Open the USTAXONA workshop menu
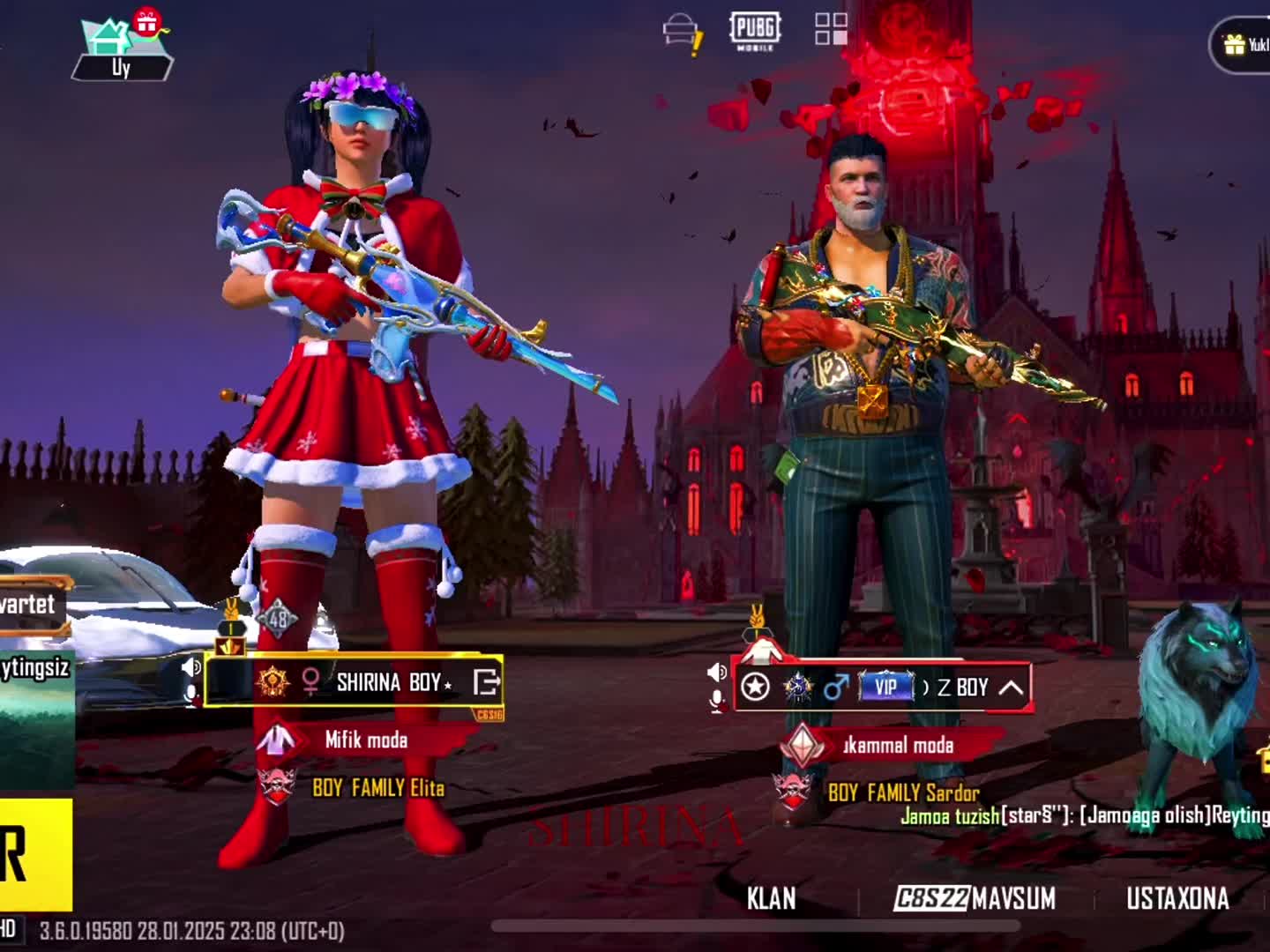Viewport: 1270px width, 952px height. point(1177,898)
